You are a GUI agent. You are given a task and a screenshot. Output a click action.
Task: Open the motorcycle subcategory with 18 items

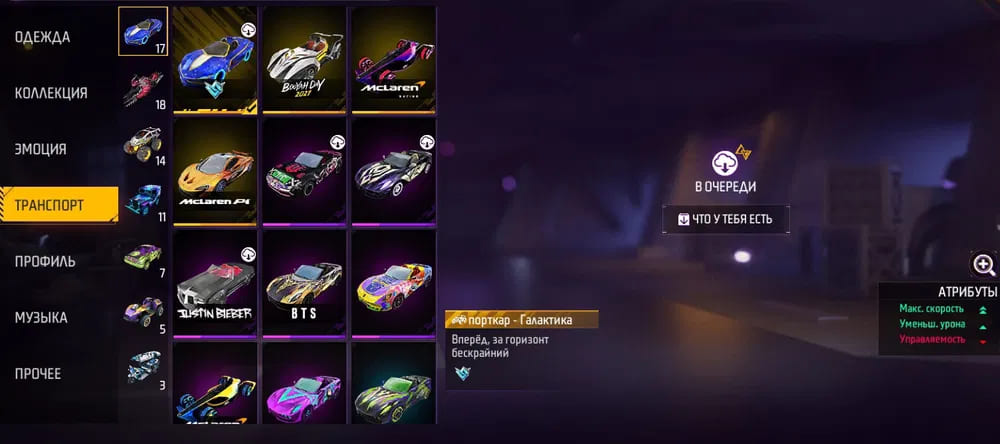[144, 88]
